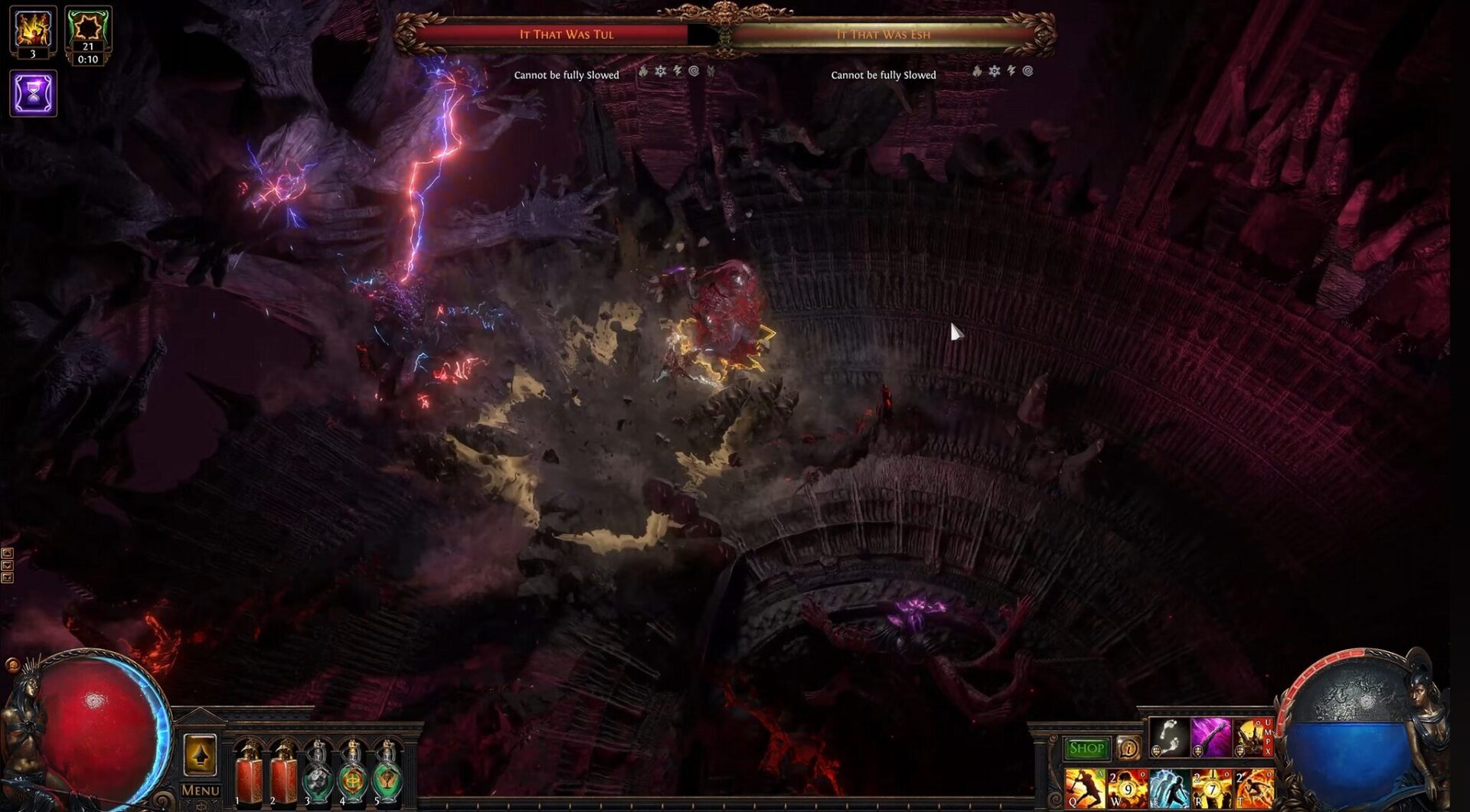This screenshot has height=812, width=1470.
Task: Use the red life flask labeled 2
Action: click(x=283, y=773)
